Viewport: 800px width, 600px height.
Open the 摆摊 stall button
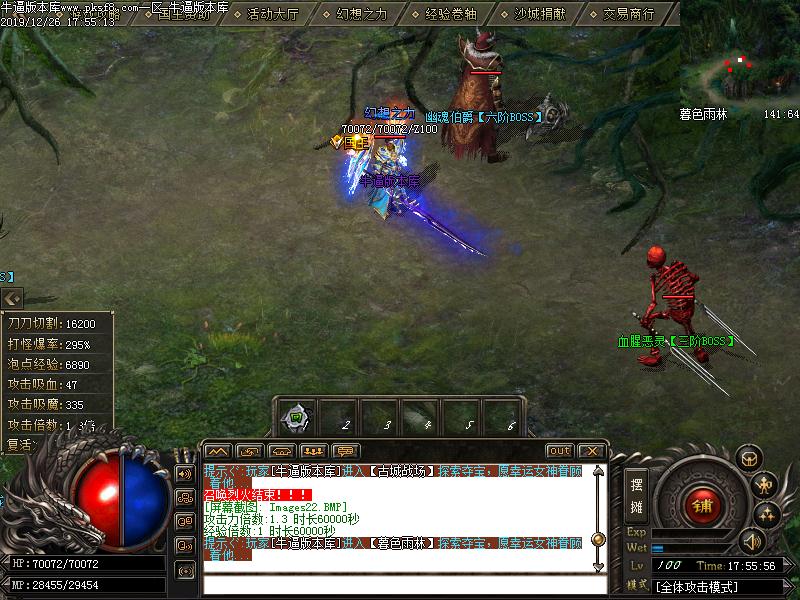[x=636, y=493]
